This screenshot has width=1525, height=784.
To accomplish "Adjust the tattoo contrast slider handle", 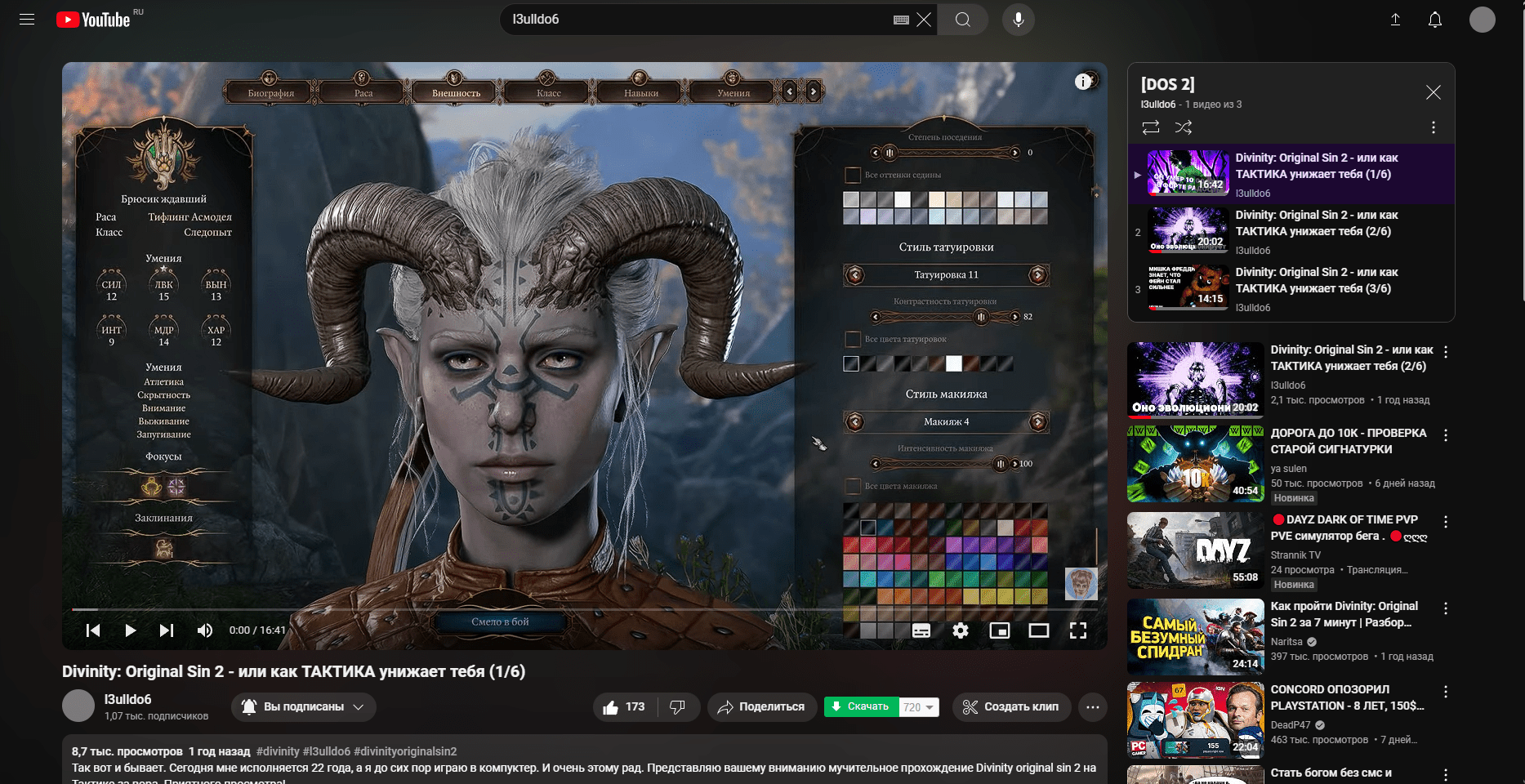I will point(981,317).
